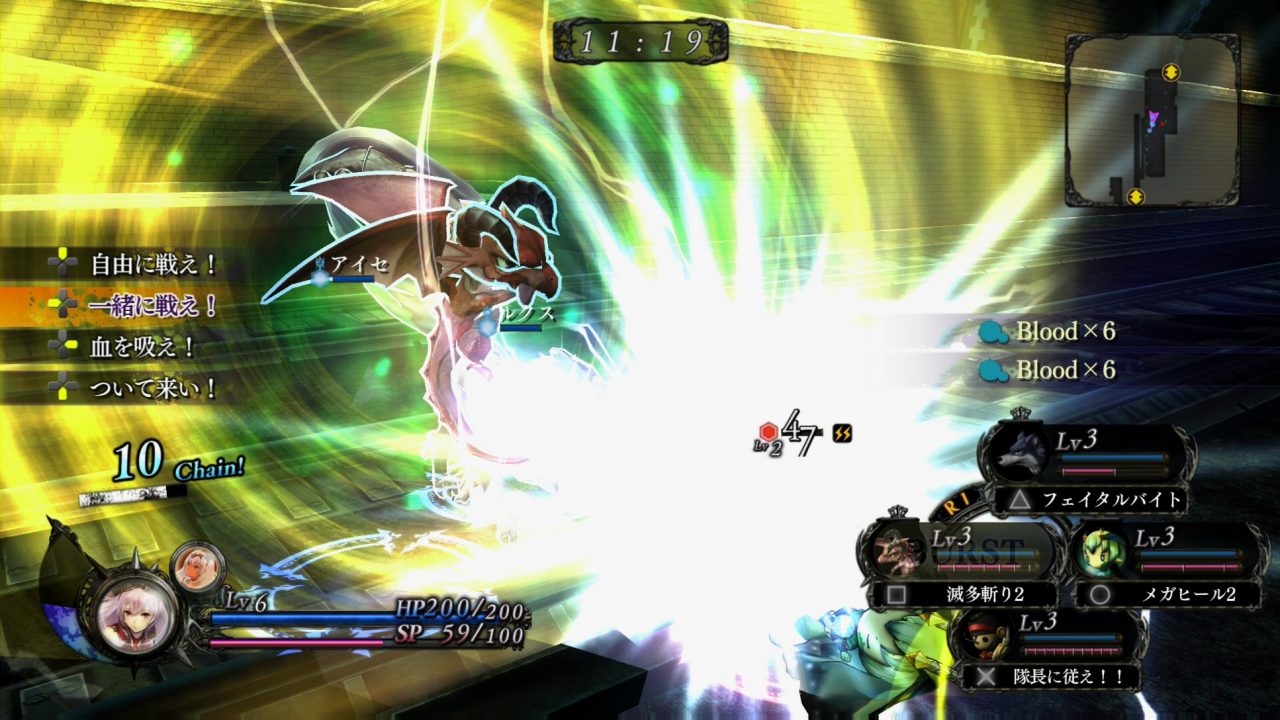Click the Lv2 red hexagon enemy marker
Image resolution: width=1280 pixels, height=720 pixels.
pyautogui.click(x=766, y=432)
